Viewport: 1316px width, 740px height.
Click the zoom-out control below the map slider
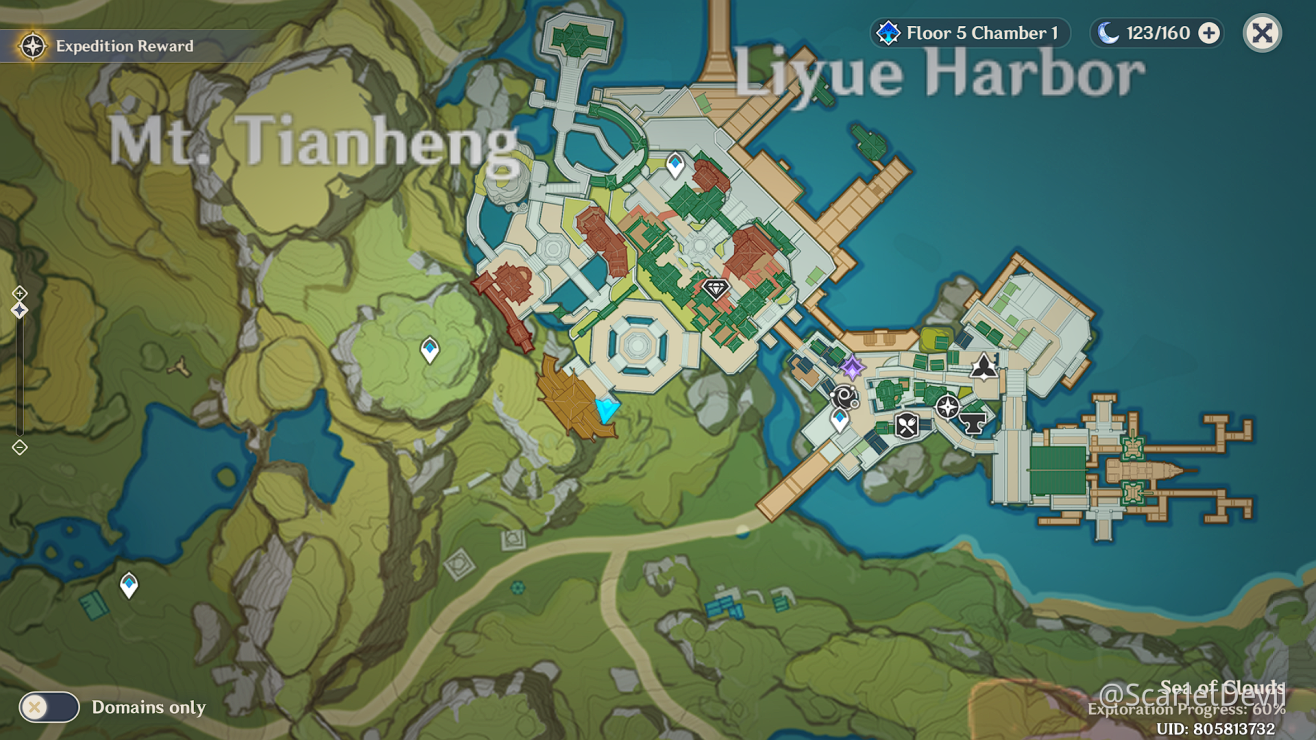(x=15, y=448)
